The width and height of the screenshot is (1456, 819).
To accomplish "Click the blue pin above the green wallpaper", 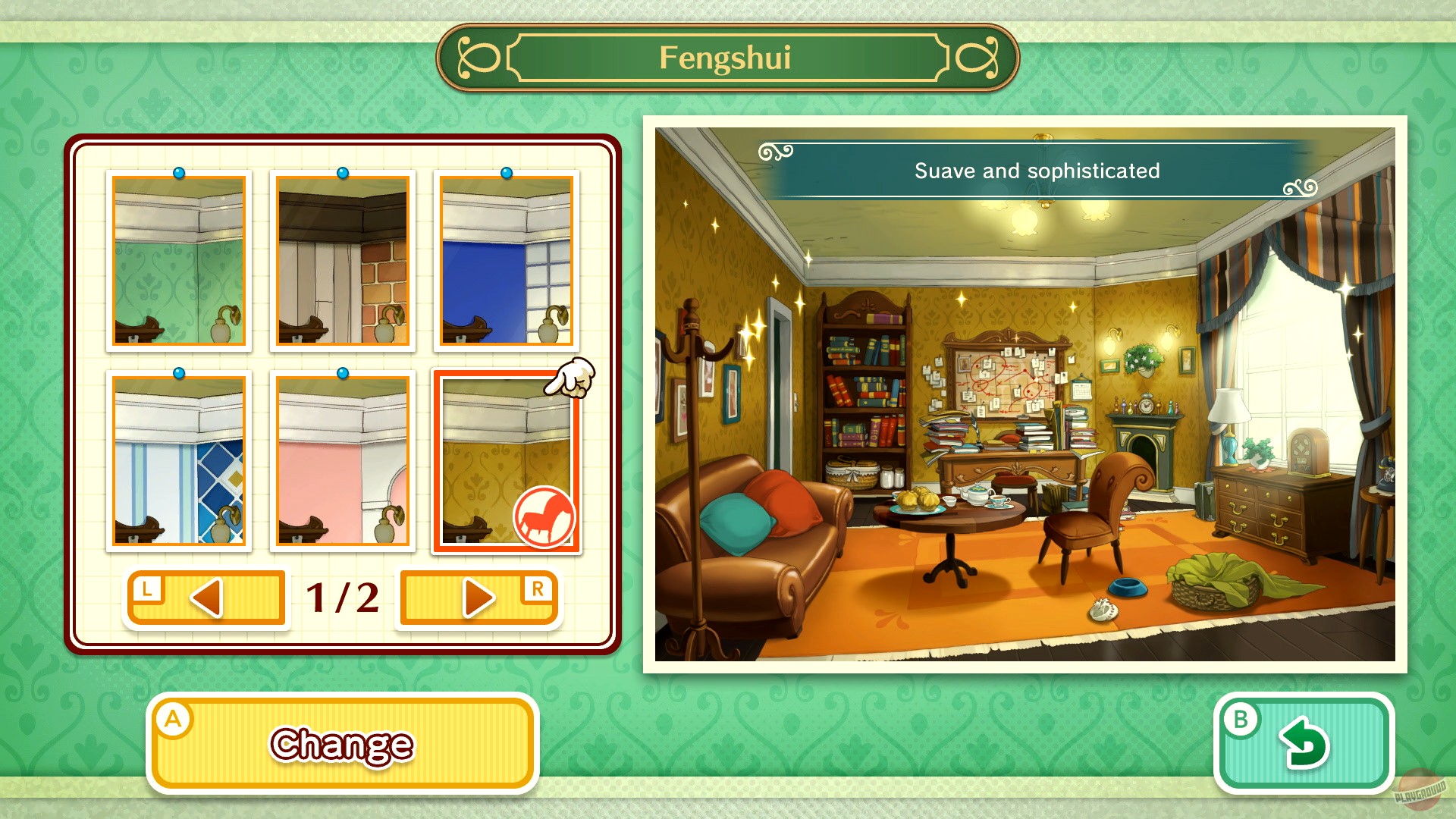I will pyautogui.click(x=179, y=172).
